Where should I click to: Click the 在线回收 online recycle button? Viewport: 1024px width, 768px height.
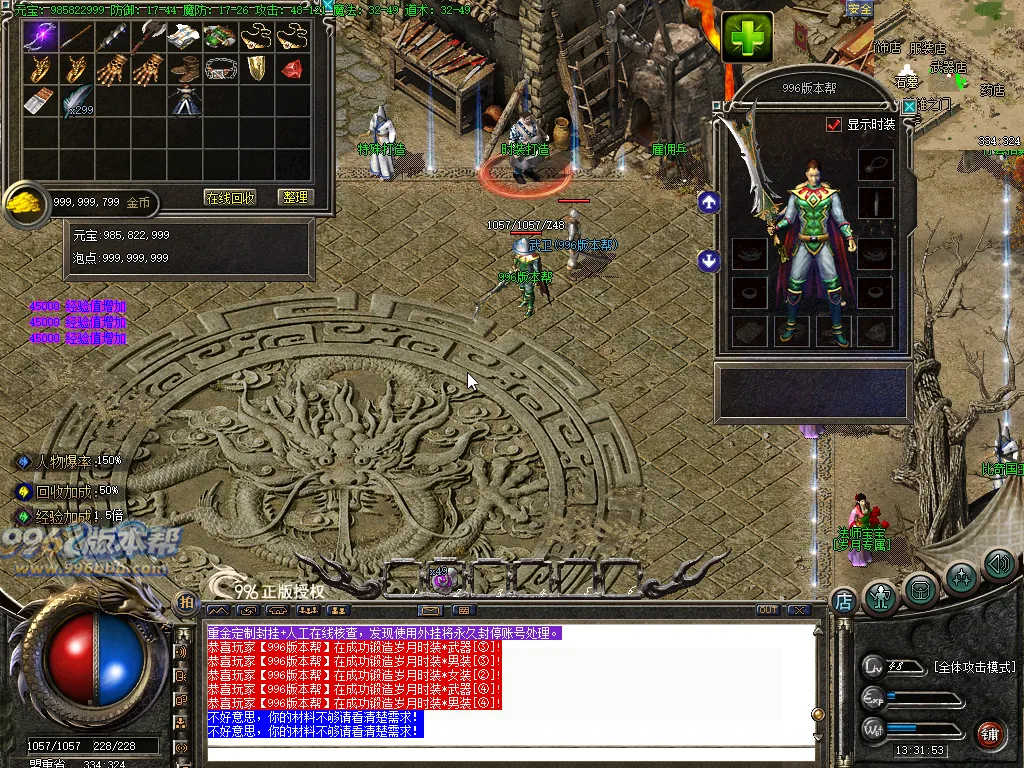230,198
